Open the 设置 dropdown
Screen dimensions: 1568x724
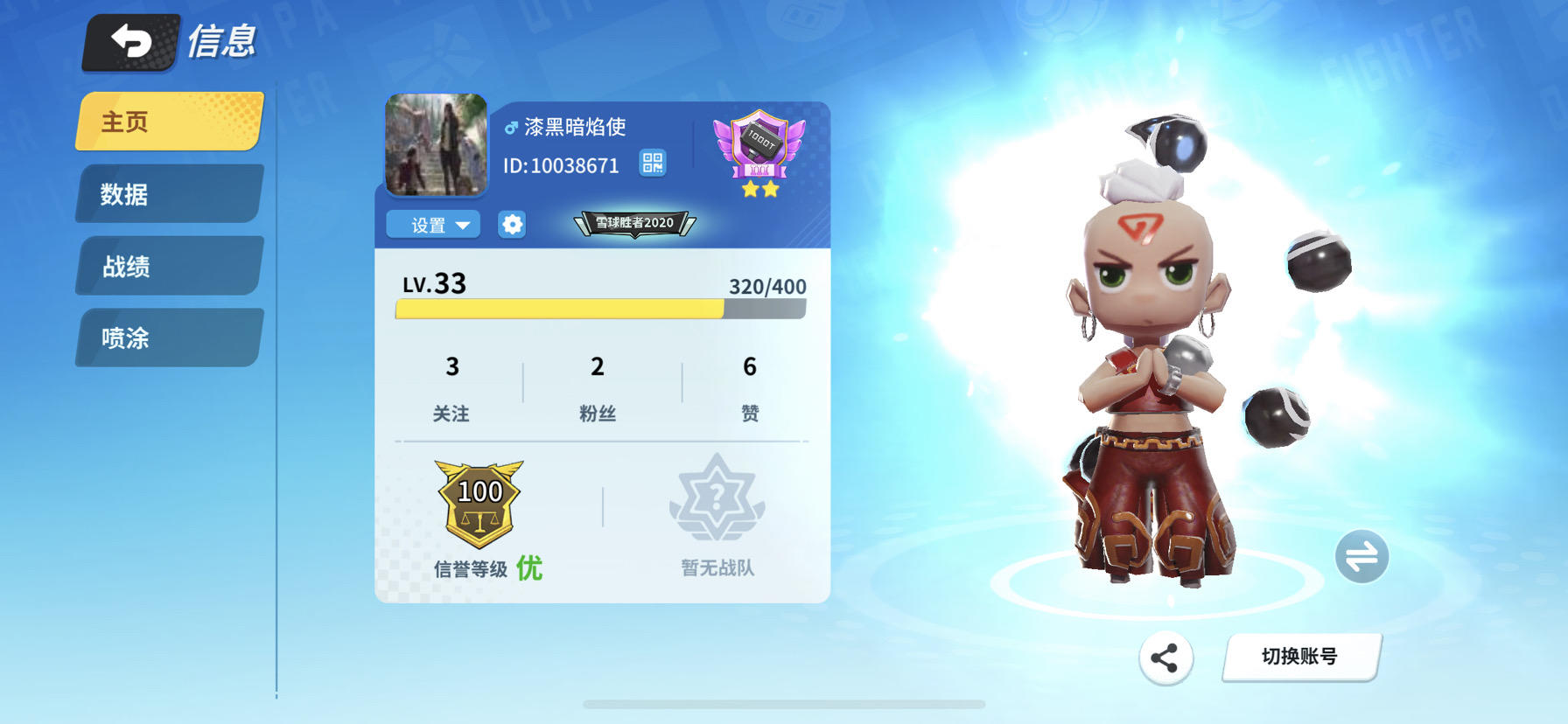(x=432, y=225)
